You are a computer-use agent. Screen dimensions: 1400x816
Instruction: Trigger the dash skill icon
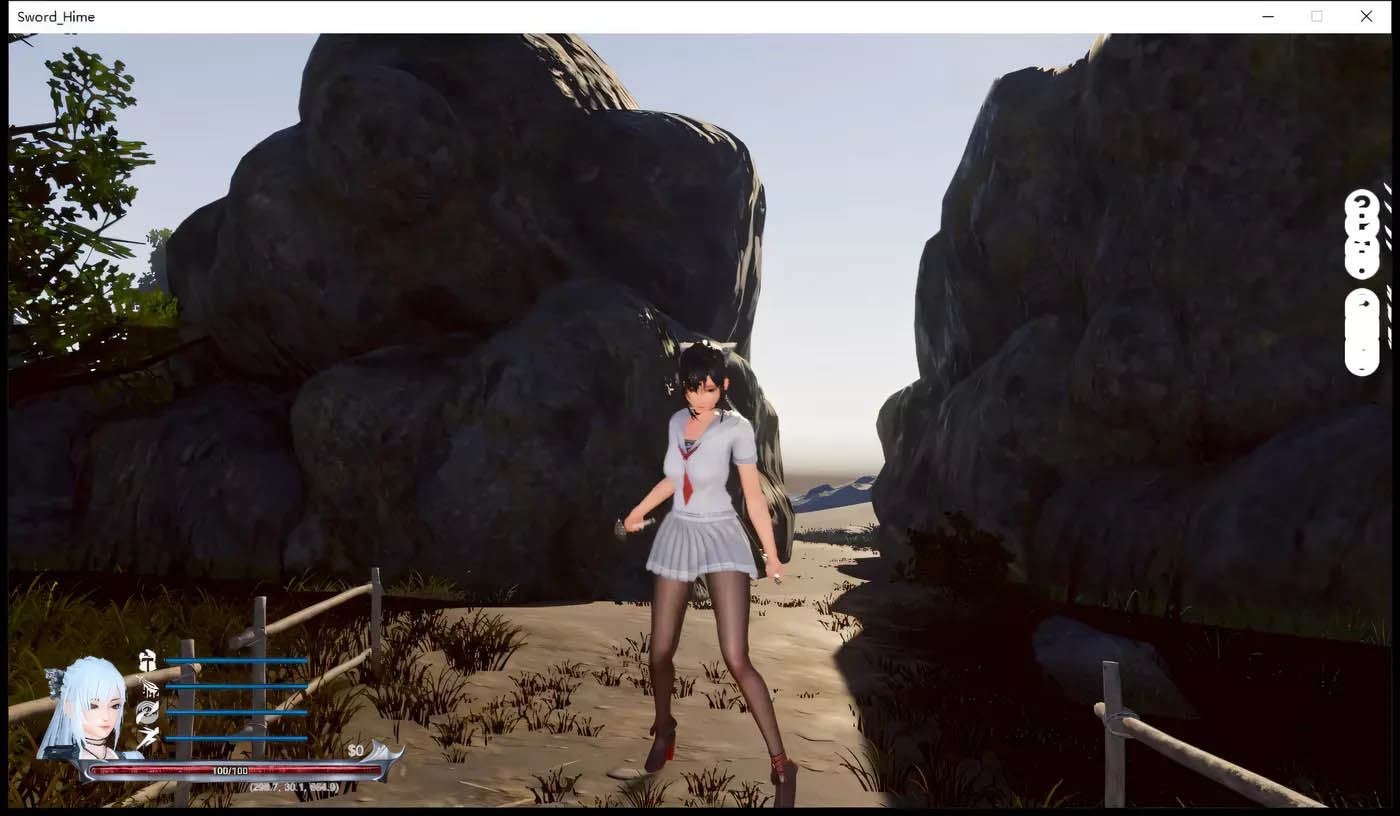pos(146,738)
